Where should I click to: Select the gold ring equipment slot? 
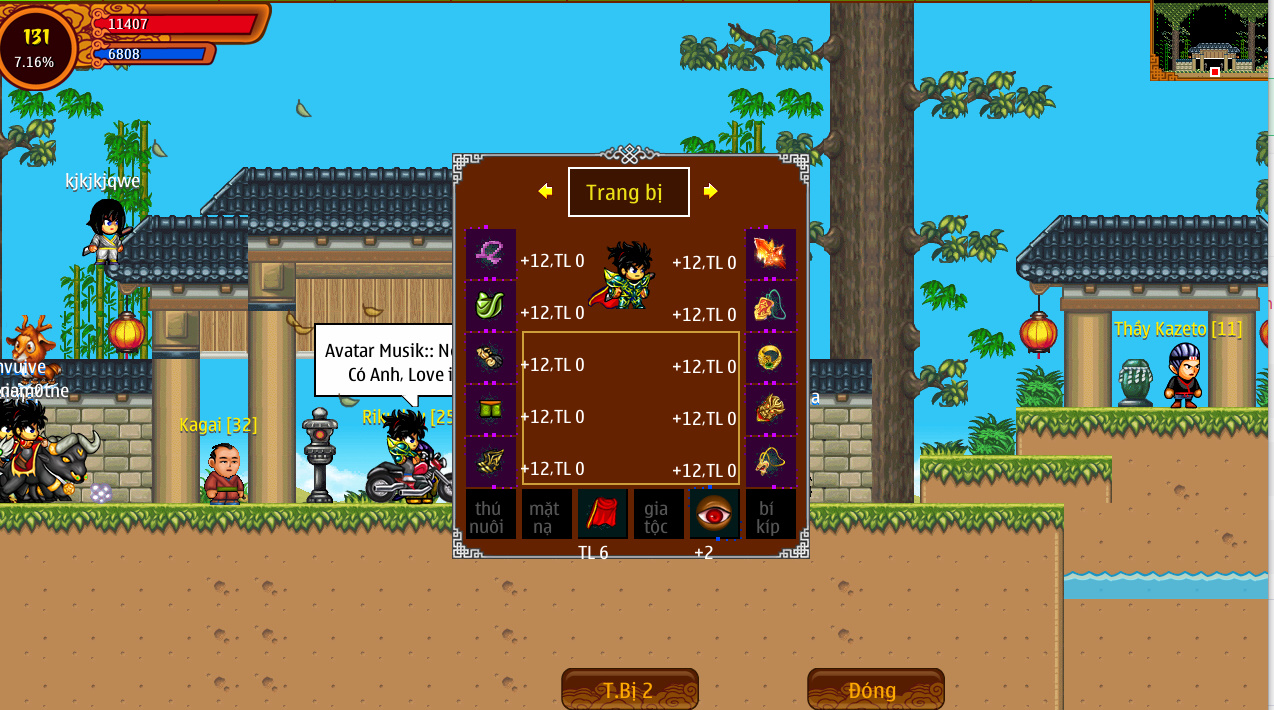(x=770, y=358)
